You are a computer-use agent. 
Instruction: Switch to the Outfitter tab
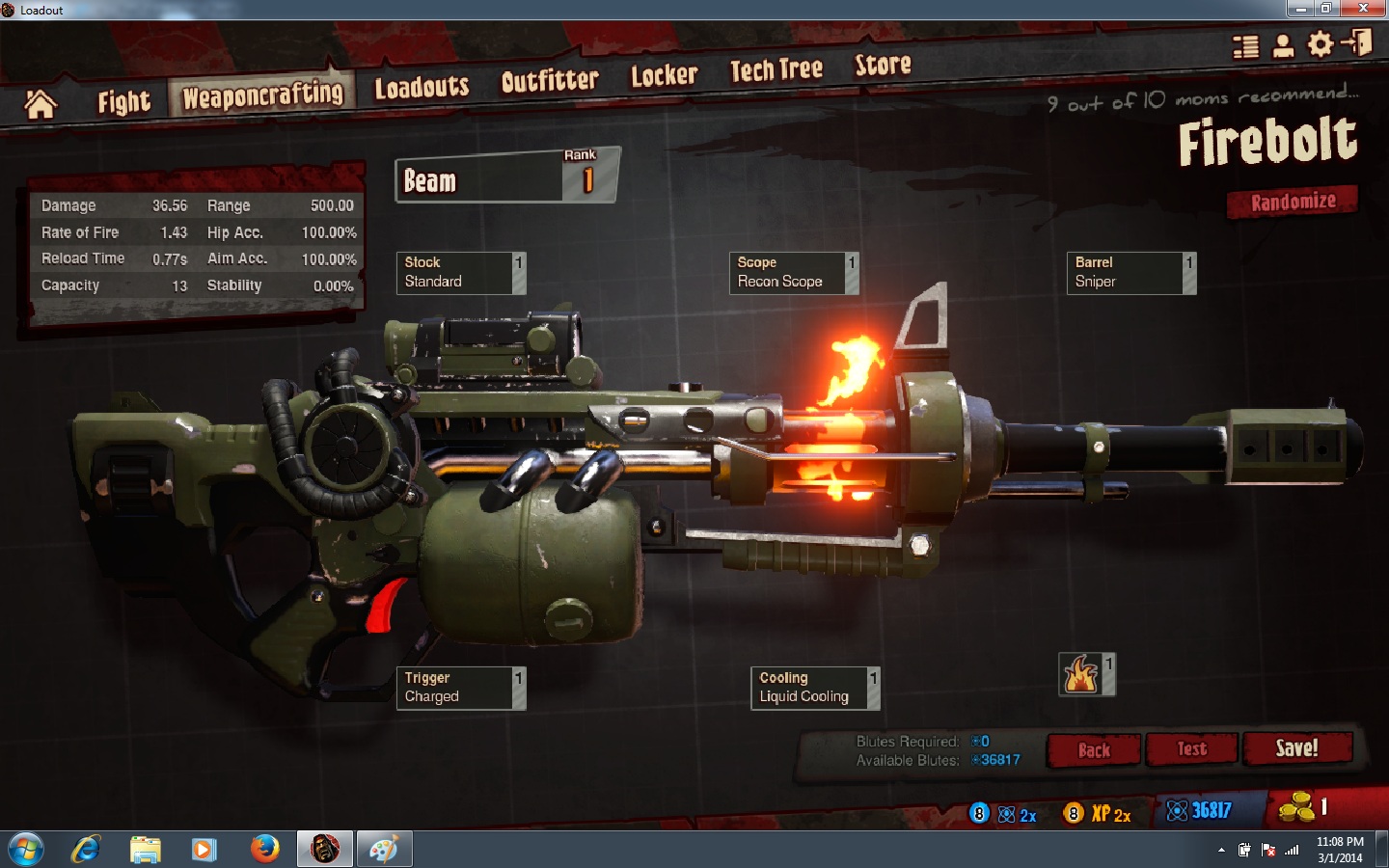coord(550,81)
